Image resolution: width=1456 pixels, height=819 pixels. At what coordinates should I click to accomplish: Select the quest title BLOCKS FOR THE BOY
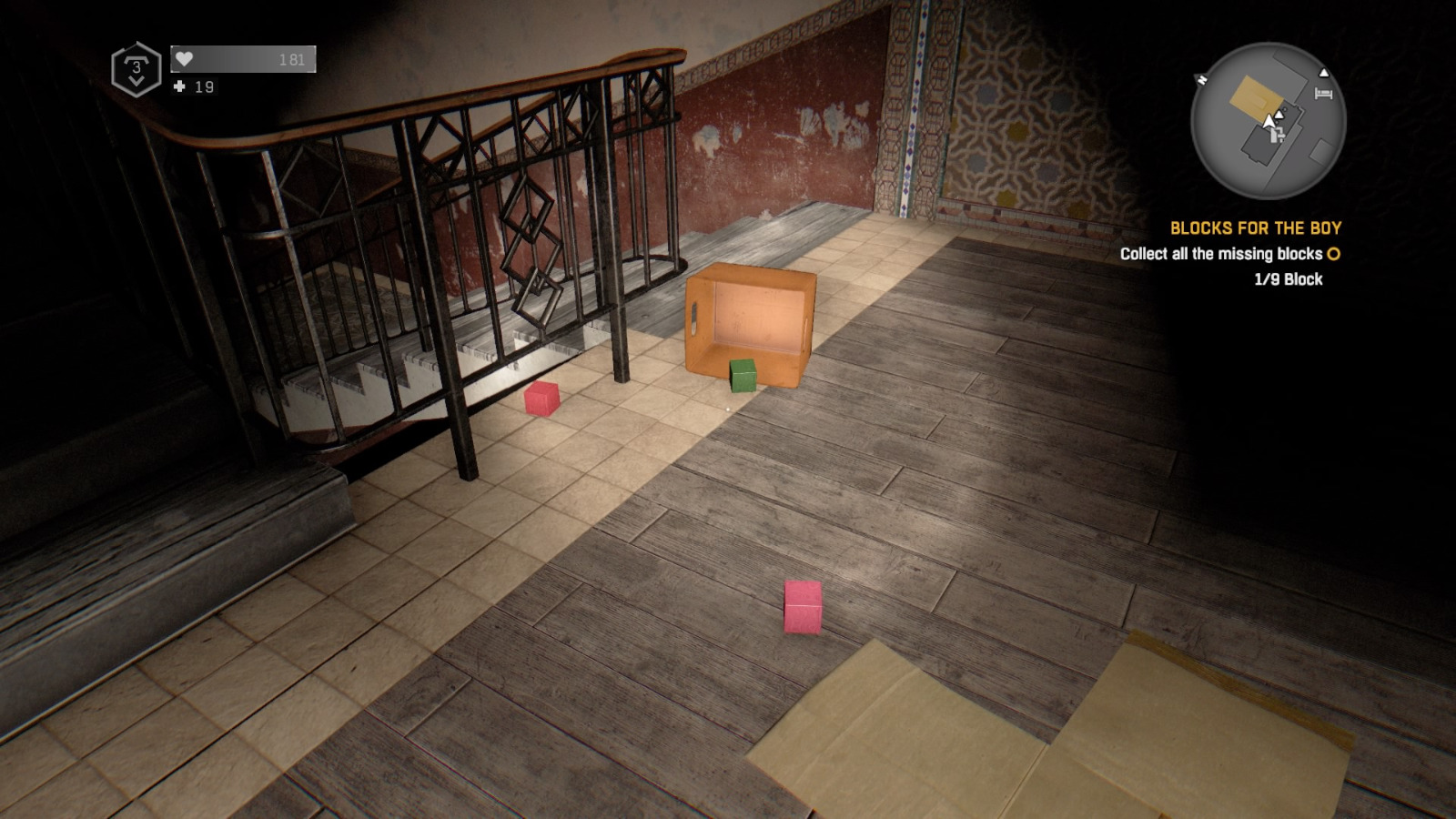click(1257, 228)
